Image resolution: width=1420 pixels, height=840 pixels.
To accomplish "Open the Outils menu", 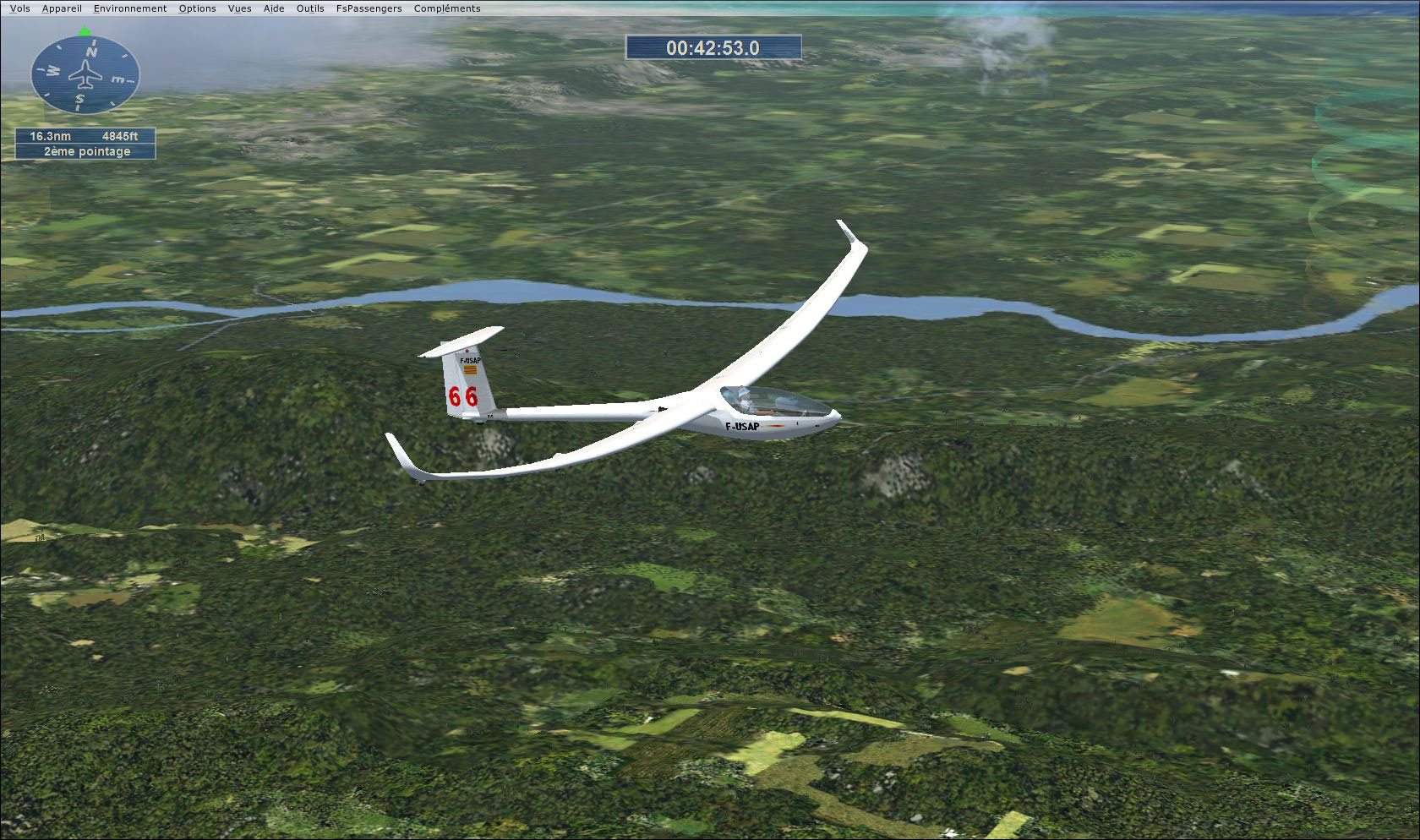I will [x=309, y=8].
